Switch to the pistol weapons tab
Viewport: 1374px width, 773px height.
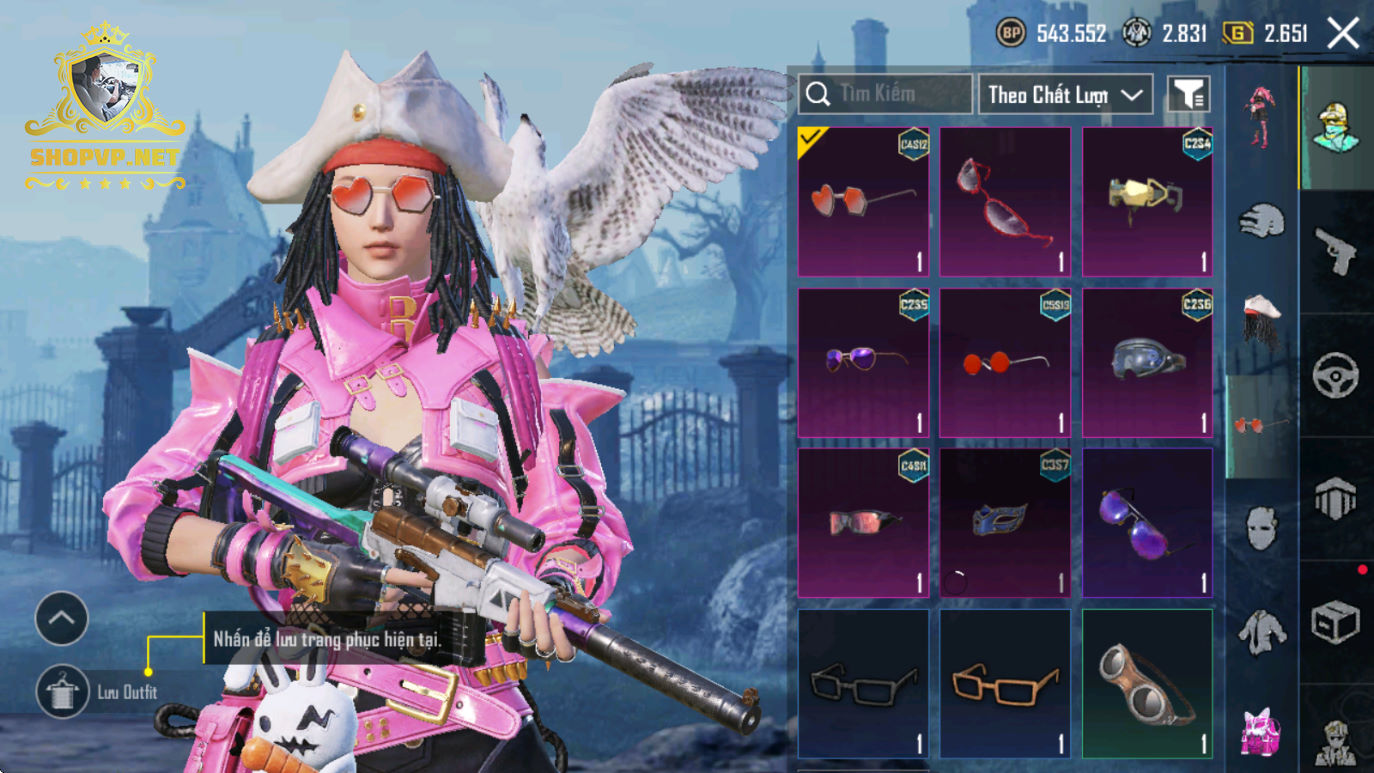pyautogui.click(x=1336, y=250)
